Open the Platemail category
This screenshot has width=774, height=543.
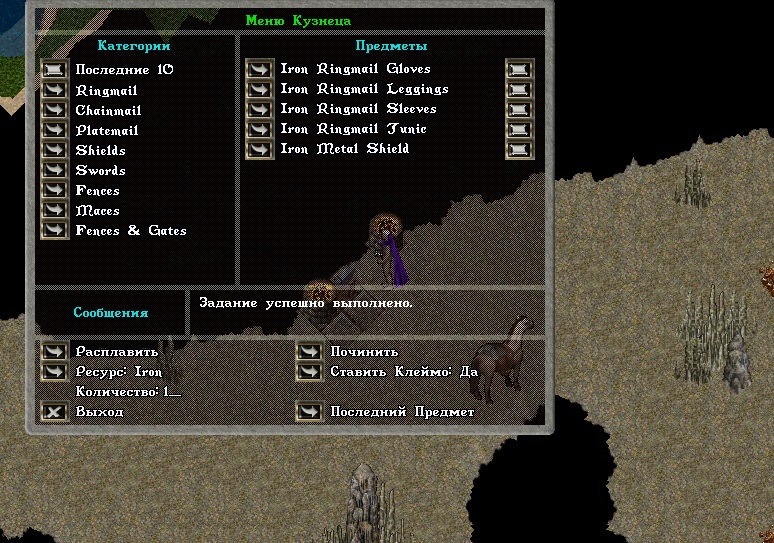tap(54, 130)
